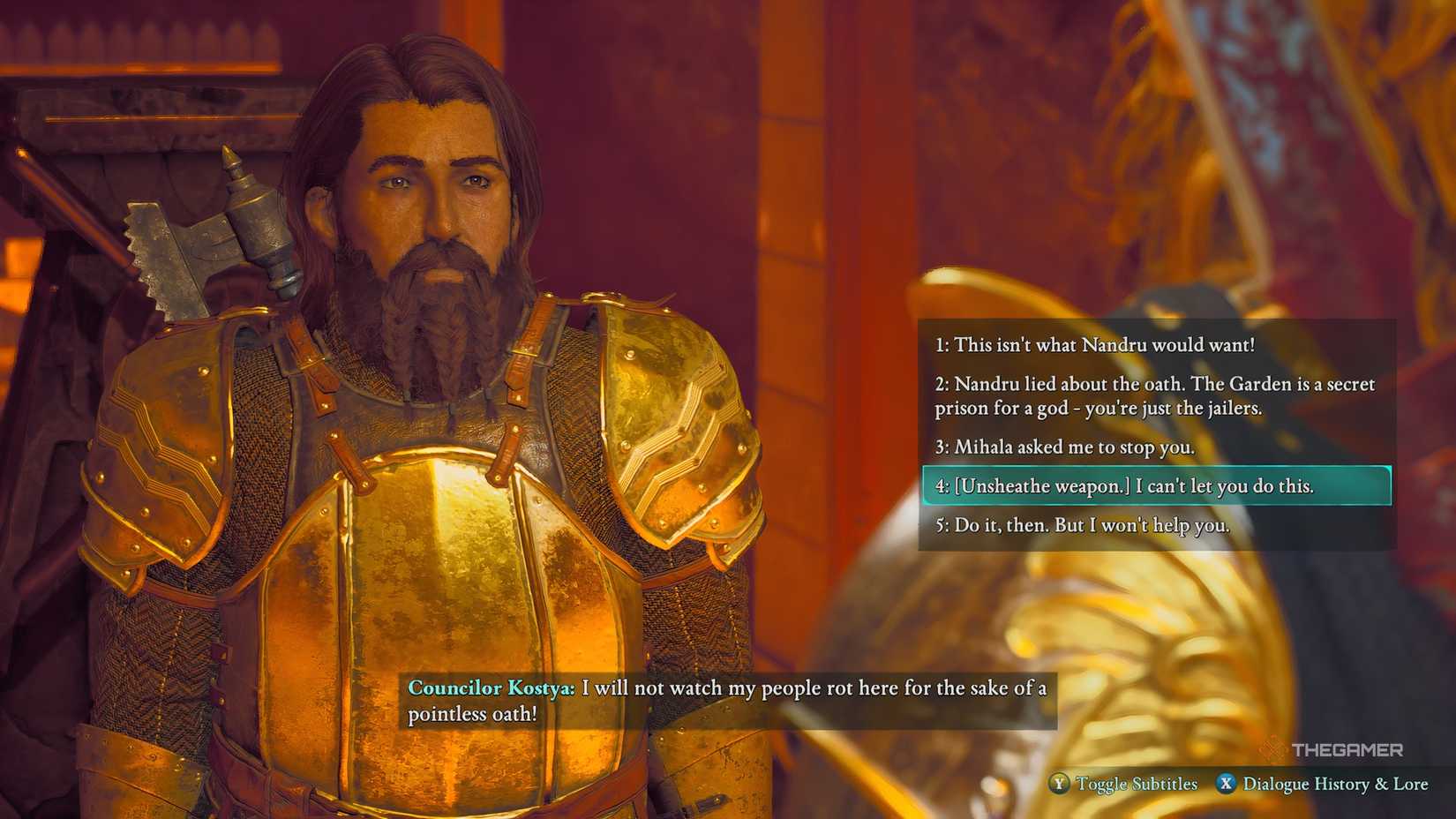
Task: Click the "Dialogue History & Lore" label text
Action: click(1335, 784)
